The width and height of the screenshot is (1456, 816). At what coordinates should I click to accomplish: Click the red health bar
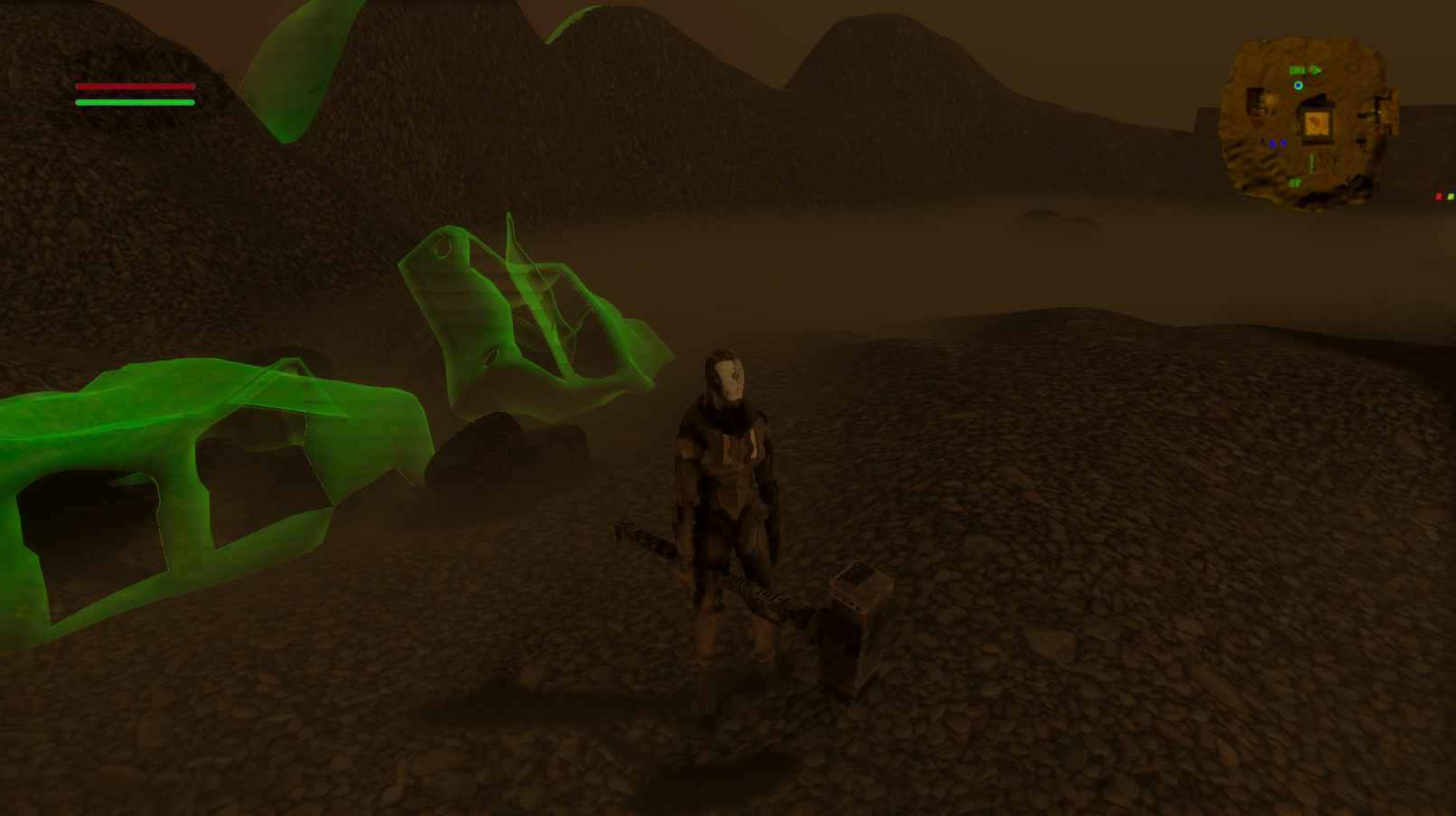pos(134,87)
